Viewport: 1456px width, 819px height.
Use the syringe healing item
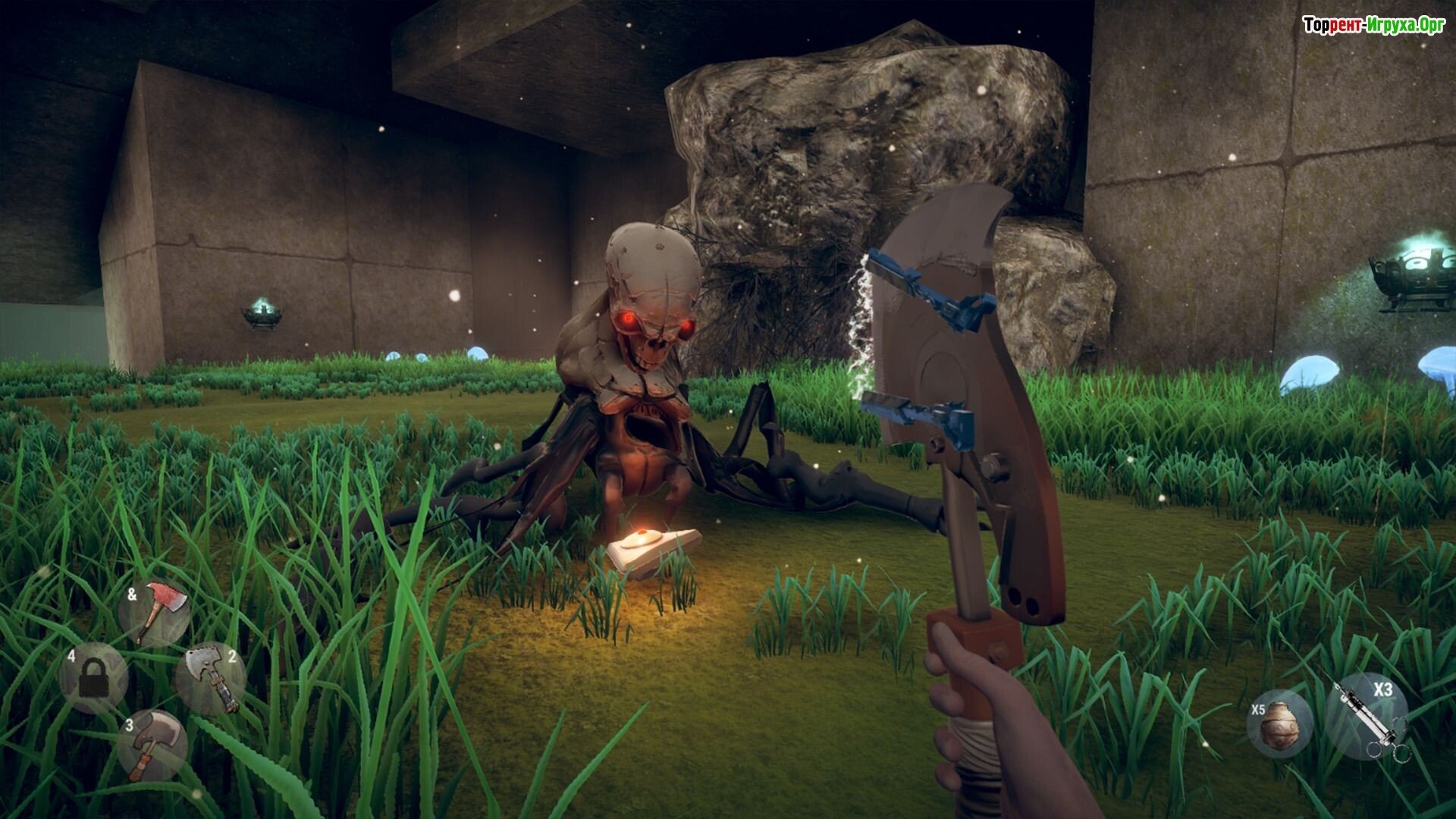tap(1367, 717)
